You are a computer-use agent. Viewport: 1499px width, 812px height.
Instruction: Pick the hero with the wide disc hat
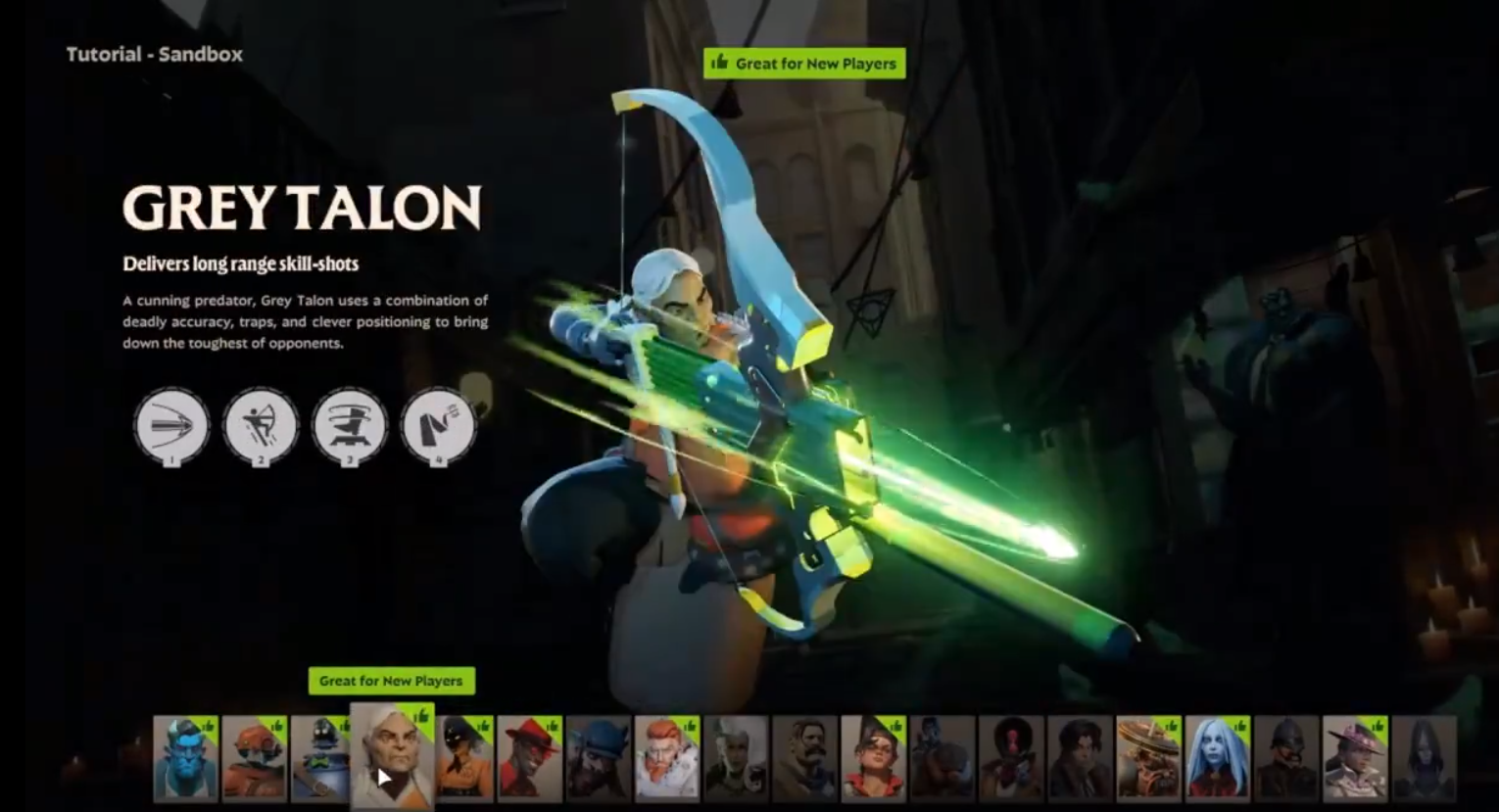point(1148,758)
